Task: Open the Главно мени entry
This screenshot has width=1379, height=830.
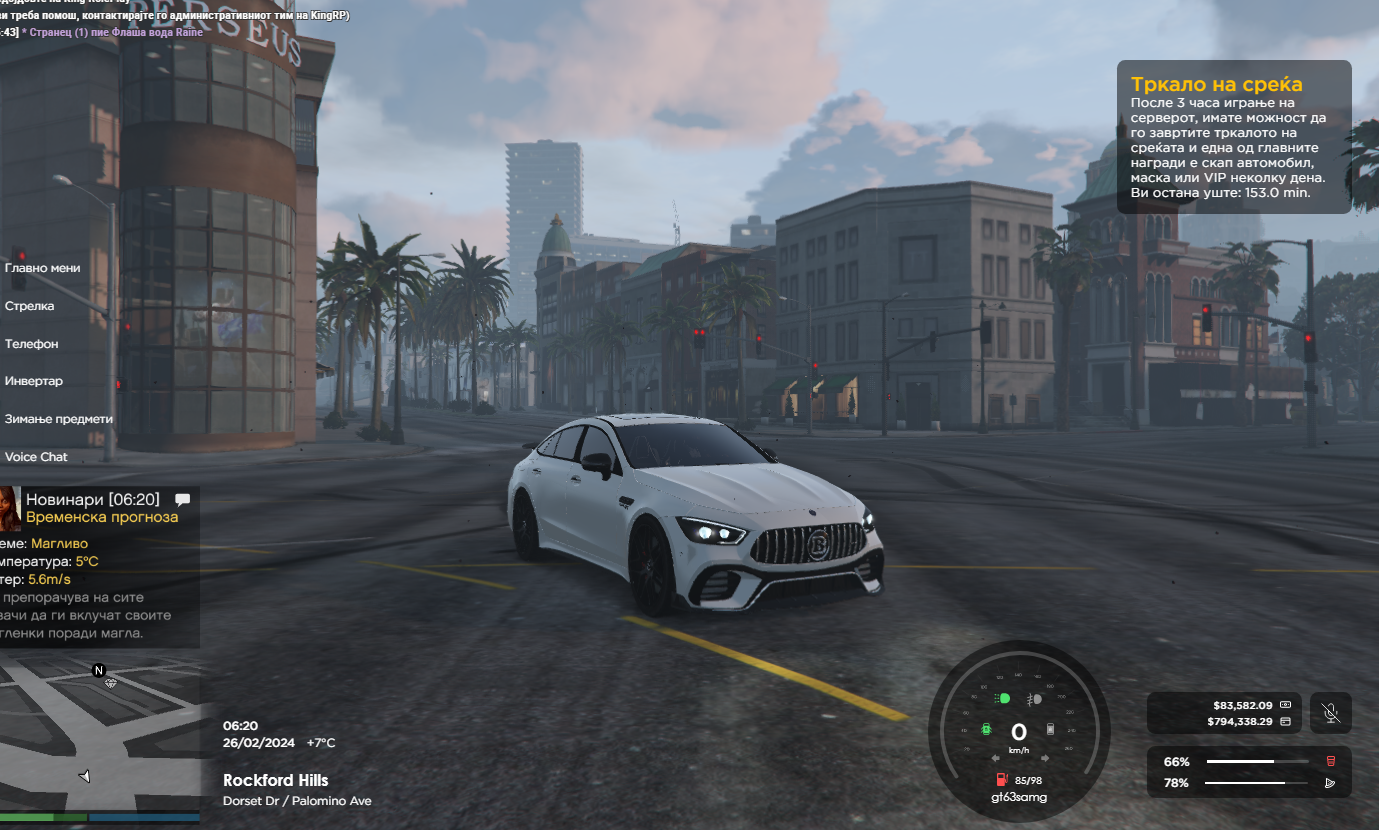Action: tap(43, 268)
